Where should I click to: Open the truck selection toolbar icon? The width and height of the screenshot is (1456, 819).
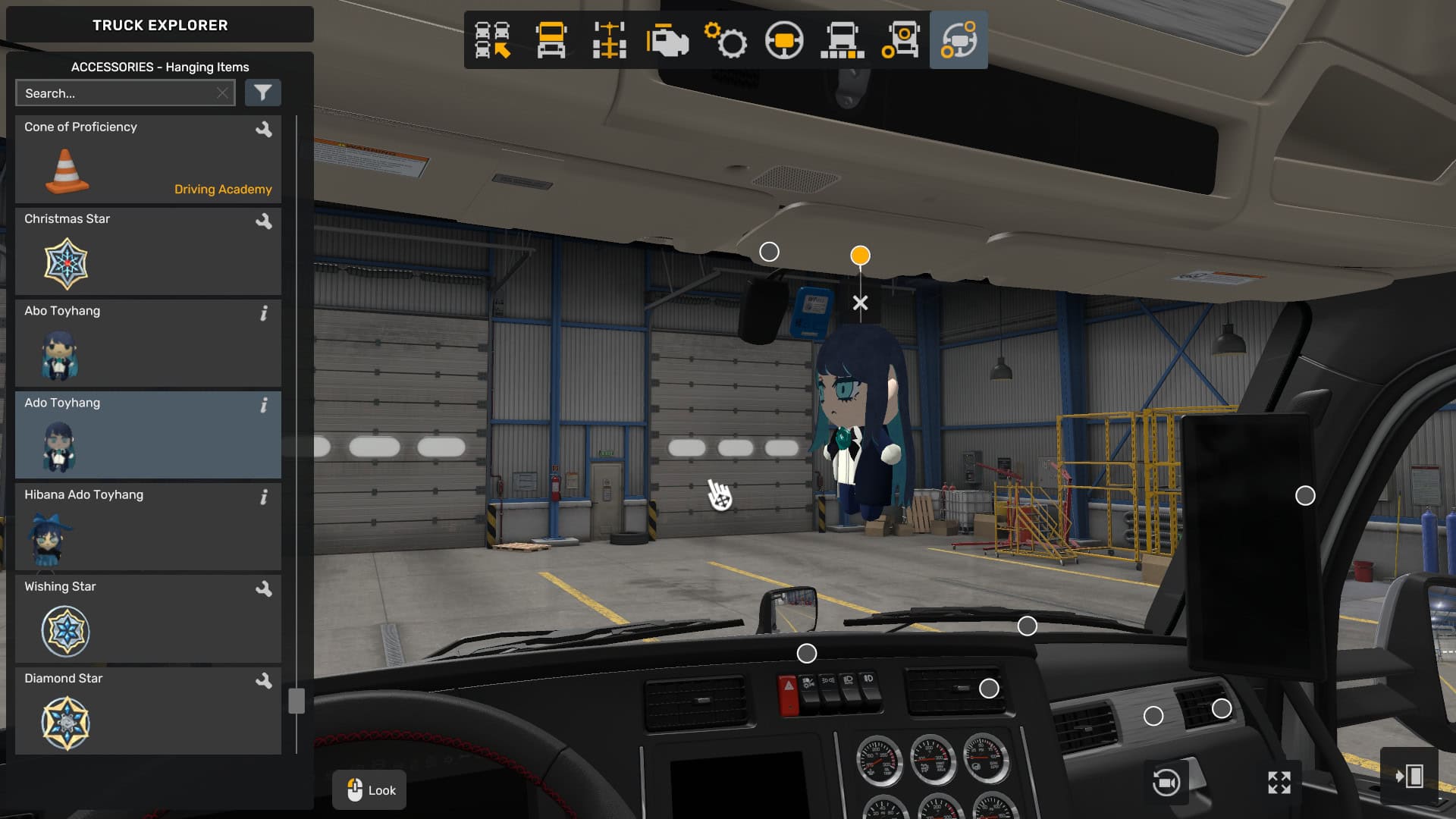tap(492, 40)
